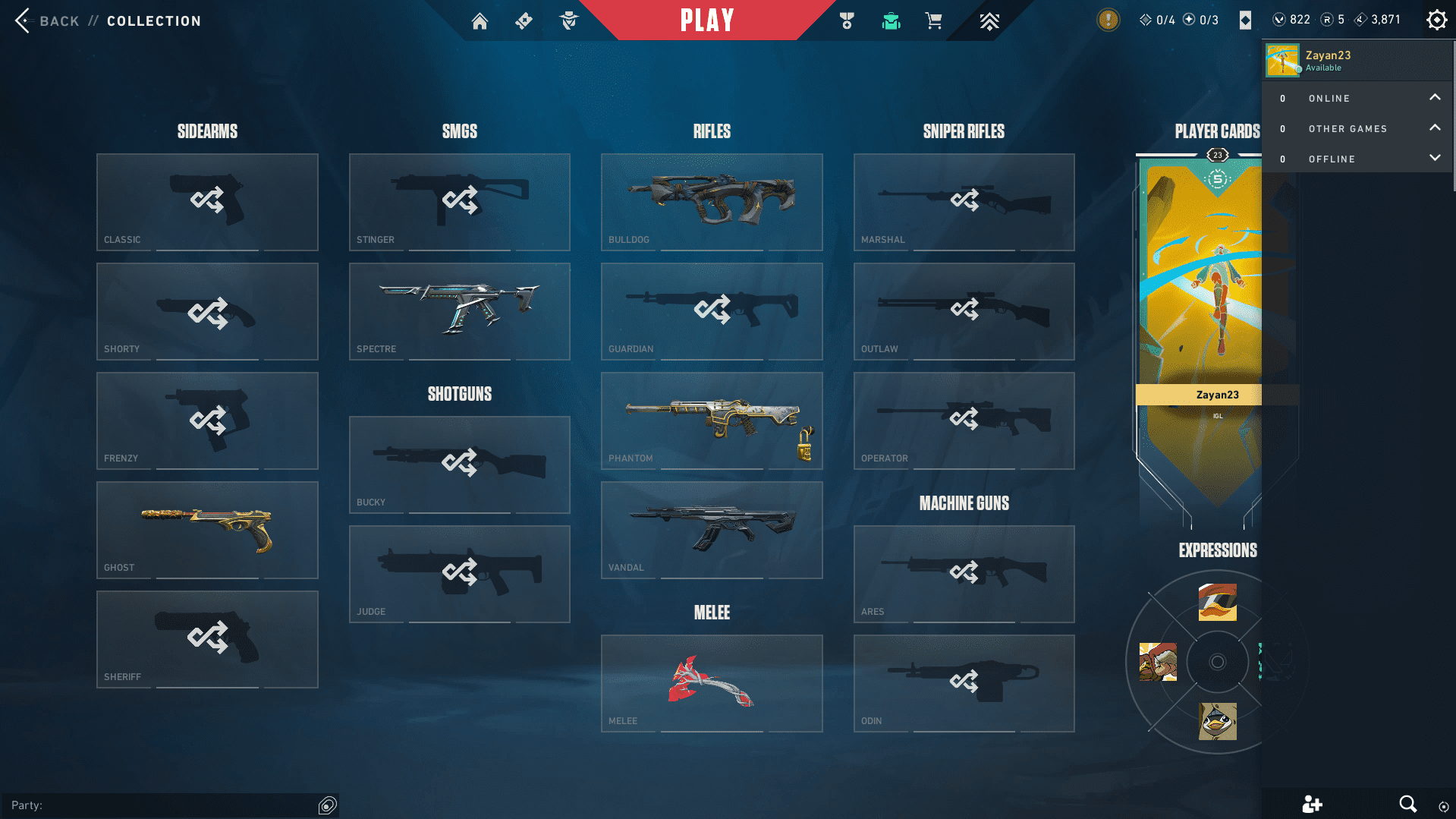Open the Store cart icon

tap(934, 20)
